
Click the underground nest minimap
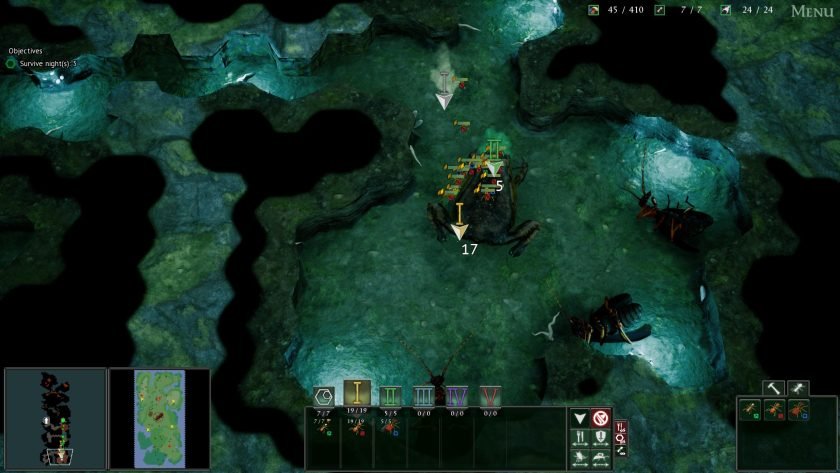pyautogui.click(x=55, y=418)
